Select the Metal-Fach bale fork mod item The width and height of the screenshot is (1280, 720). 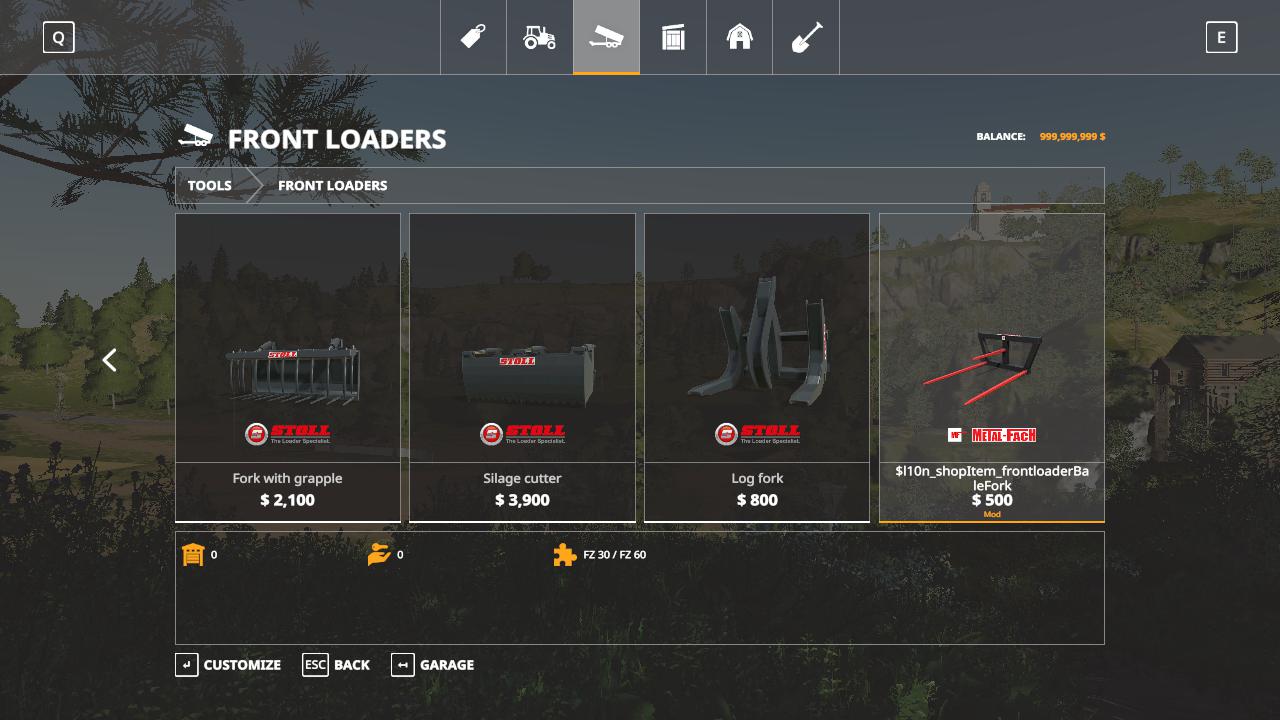(992, 367)
